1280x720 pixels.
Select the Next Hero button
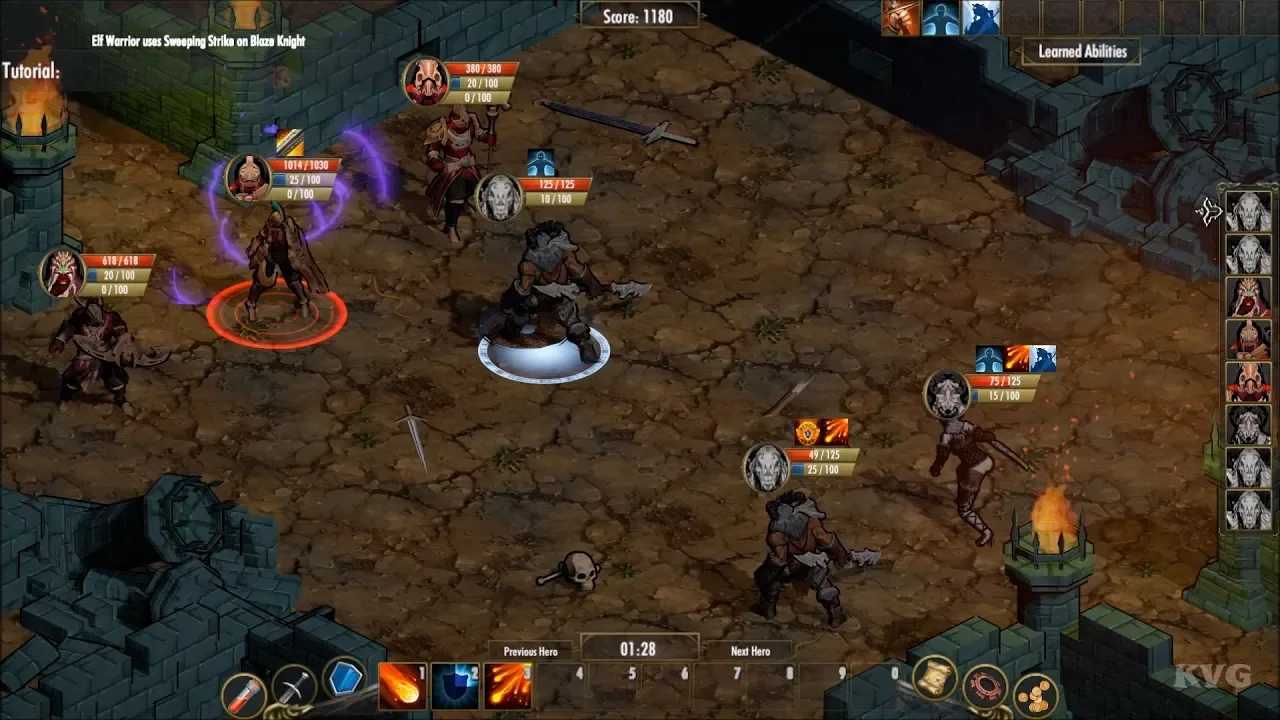pyautogui.click(x=750, y=651)
